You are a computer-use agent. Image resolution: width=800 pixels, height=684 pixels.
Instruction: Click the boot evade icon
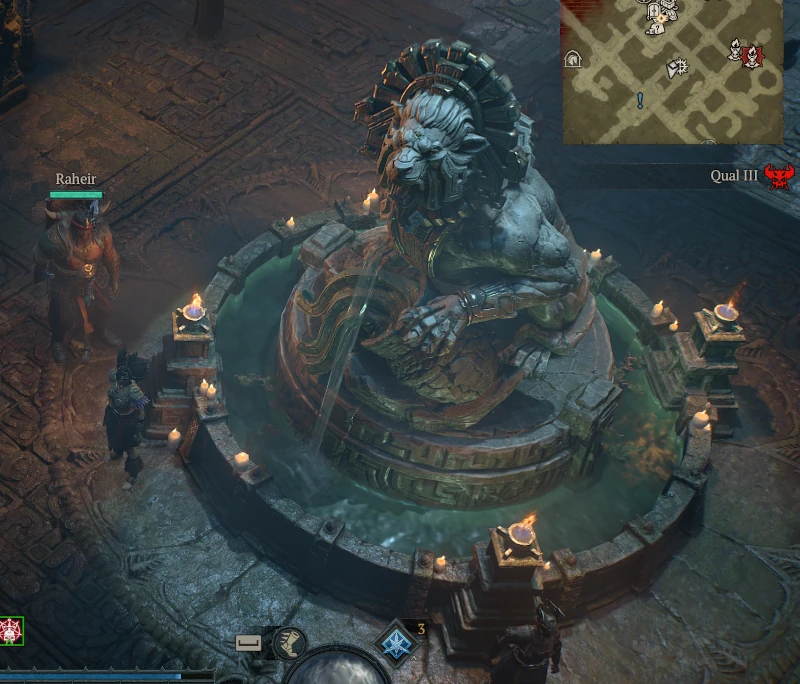click(x=289, y=643)
